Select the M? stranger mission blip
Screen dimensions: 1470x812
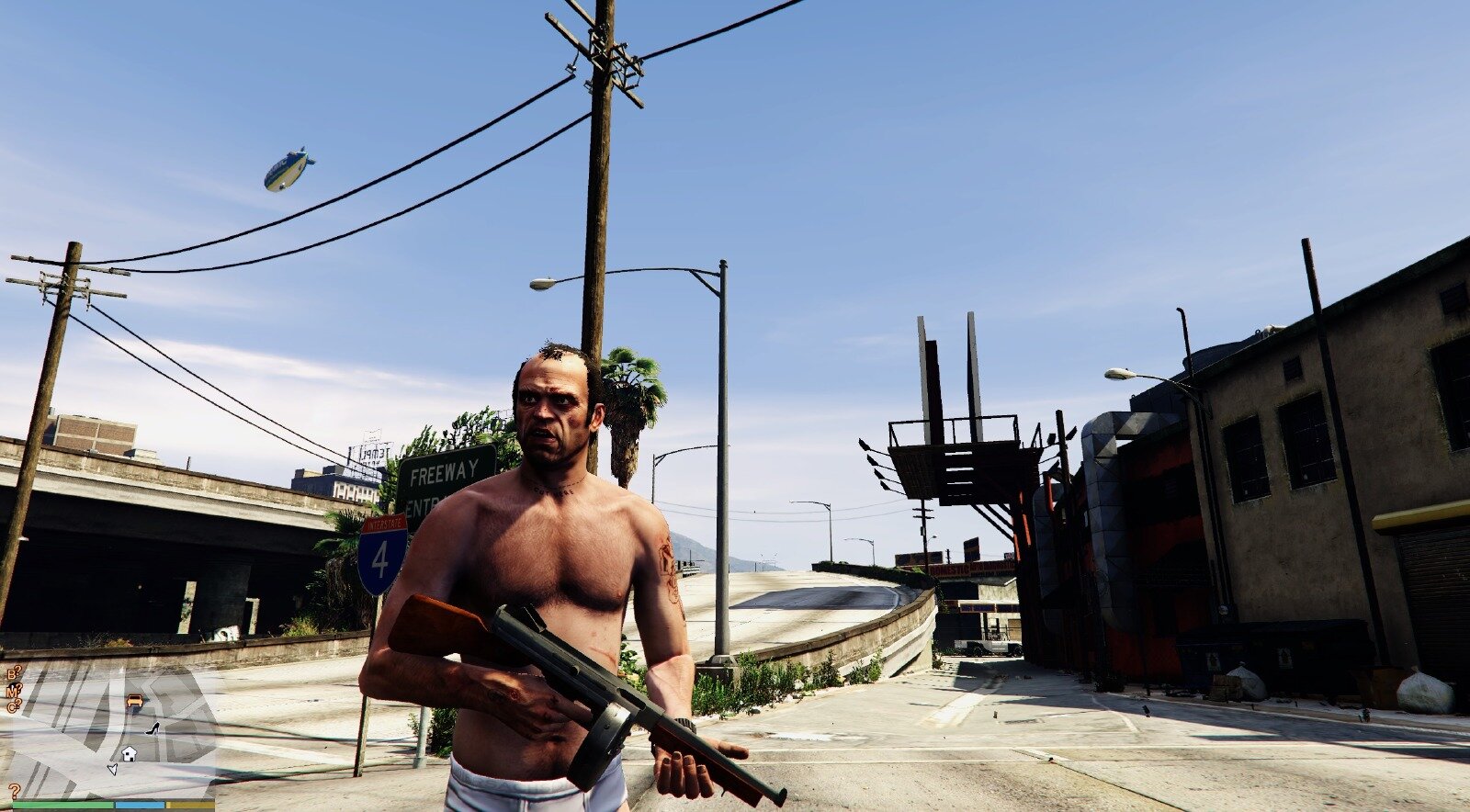coord(14,690)
